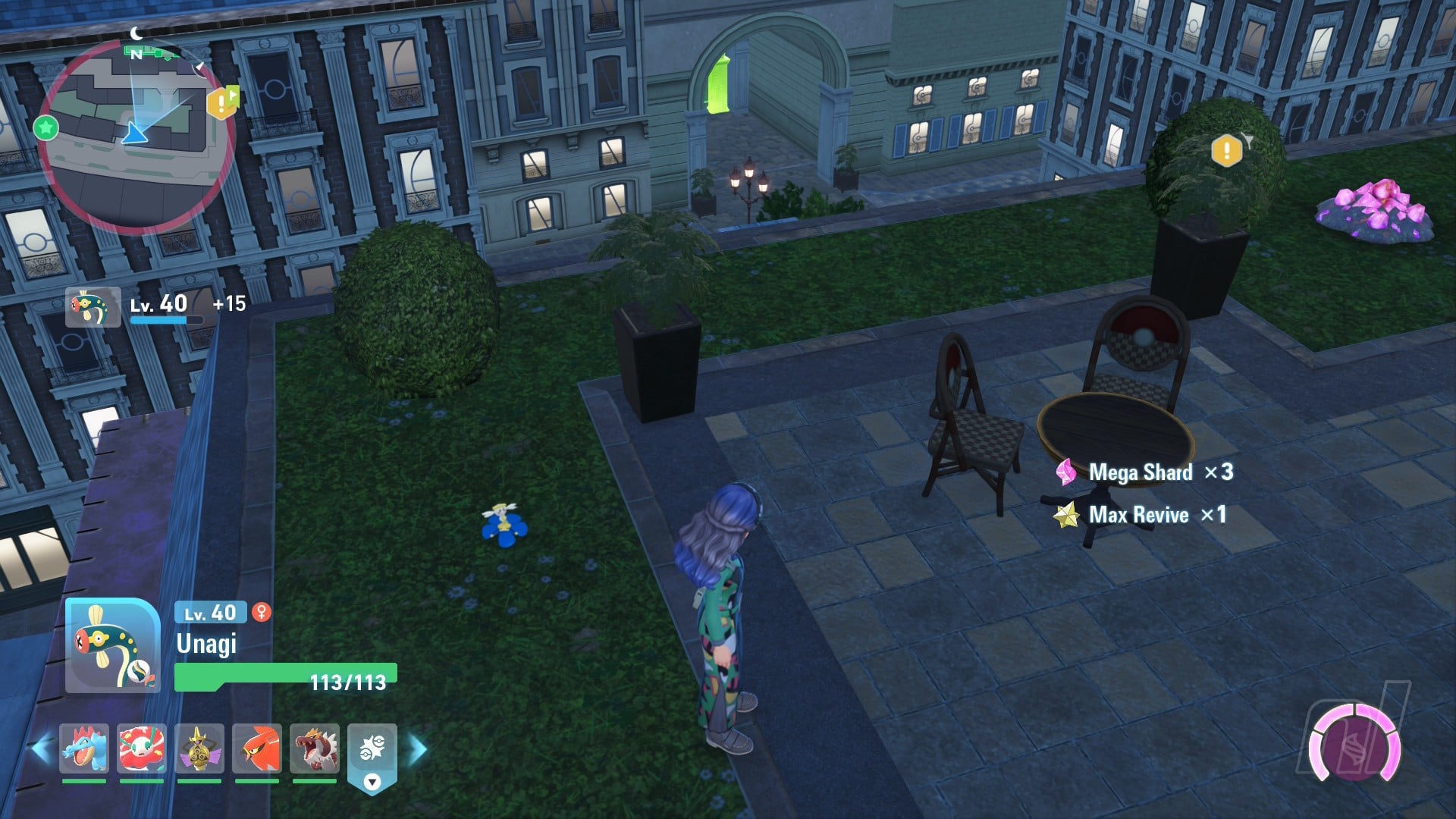Switch to Talonflame in the party bar
This screenshot has width=1456, height=819.
click(x=257, y=748)
